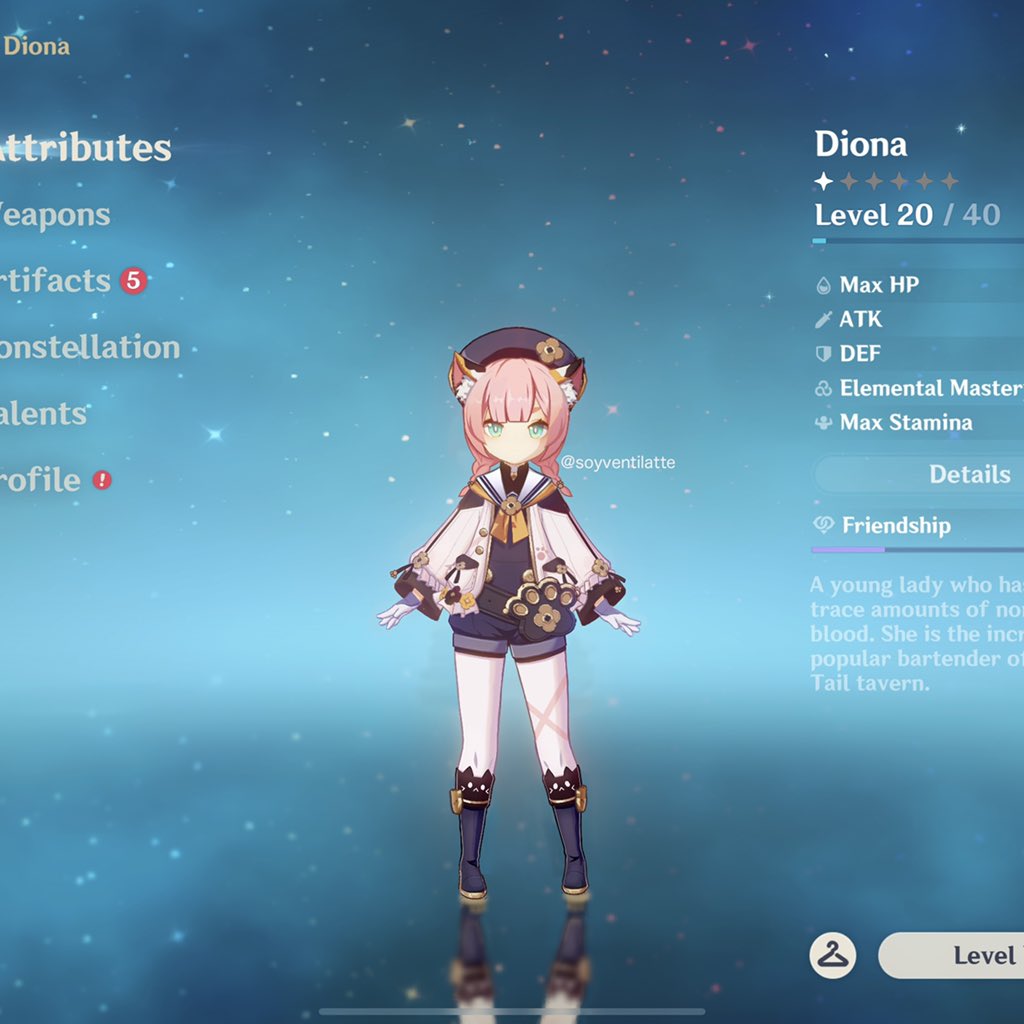1024x1024 pixels.
Task: Show the Constellation tab
Action: click(90, 347)
